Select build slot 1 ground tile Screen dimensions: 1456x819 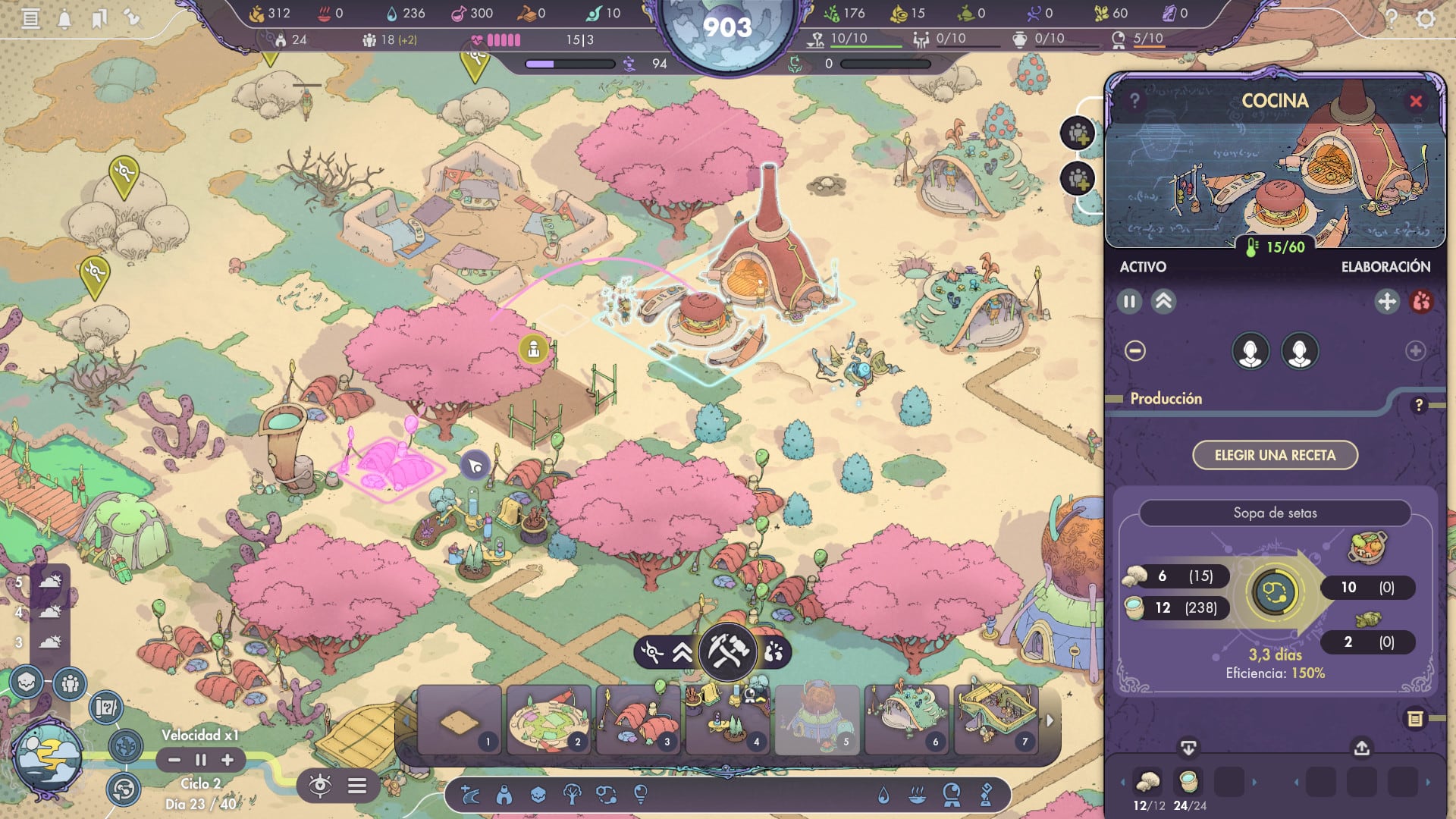(460, 720)
